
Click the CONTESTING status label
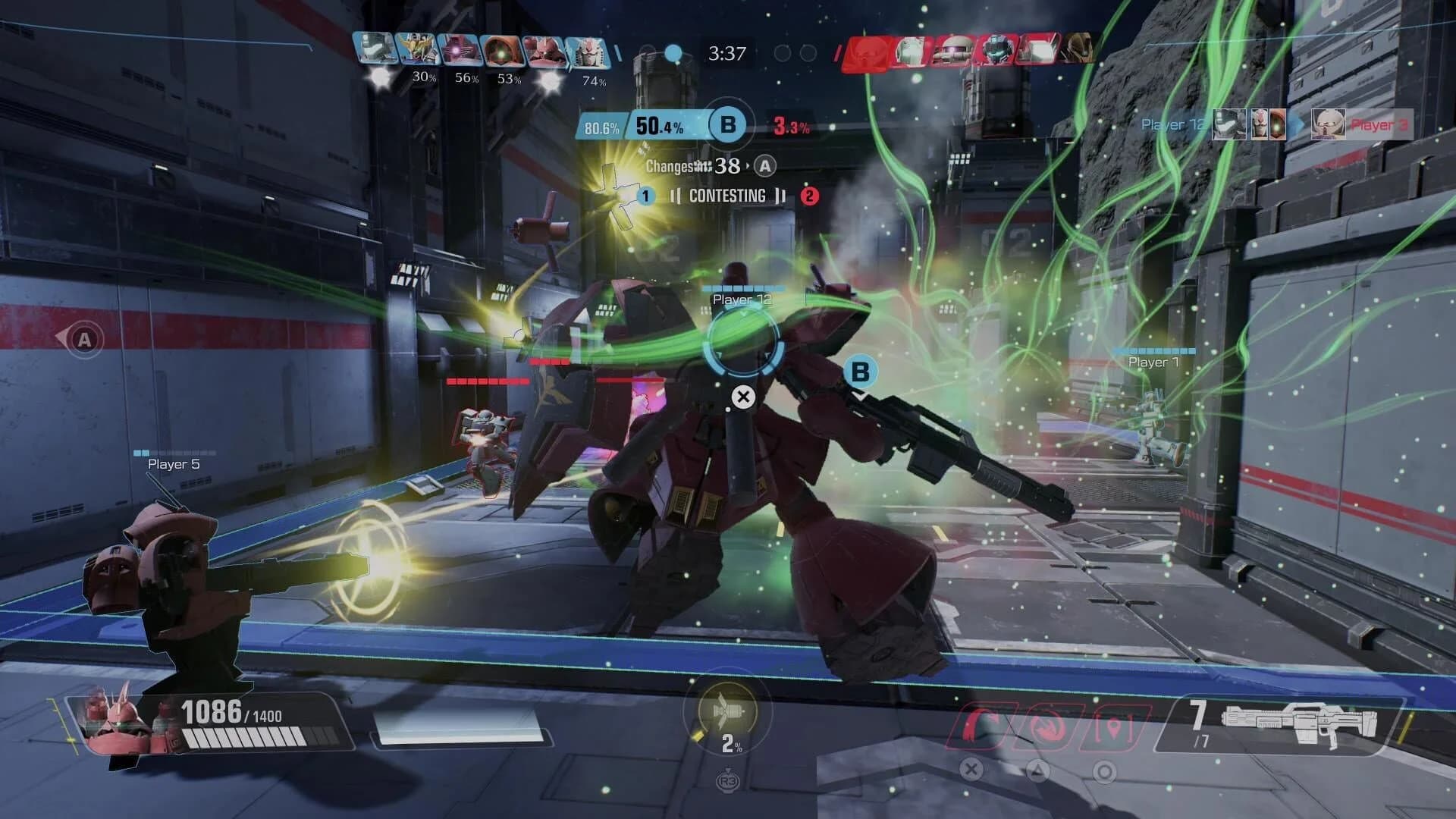point(726,196)
